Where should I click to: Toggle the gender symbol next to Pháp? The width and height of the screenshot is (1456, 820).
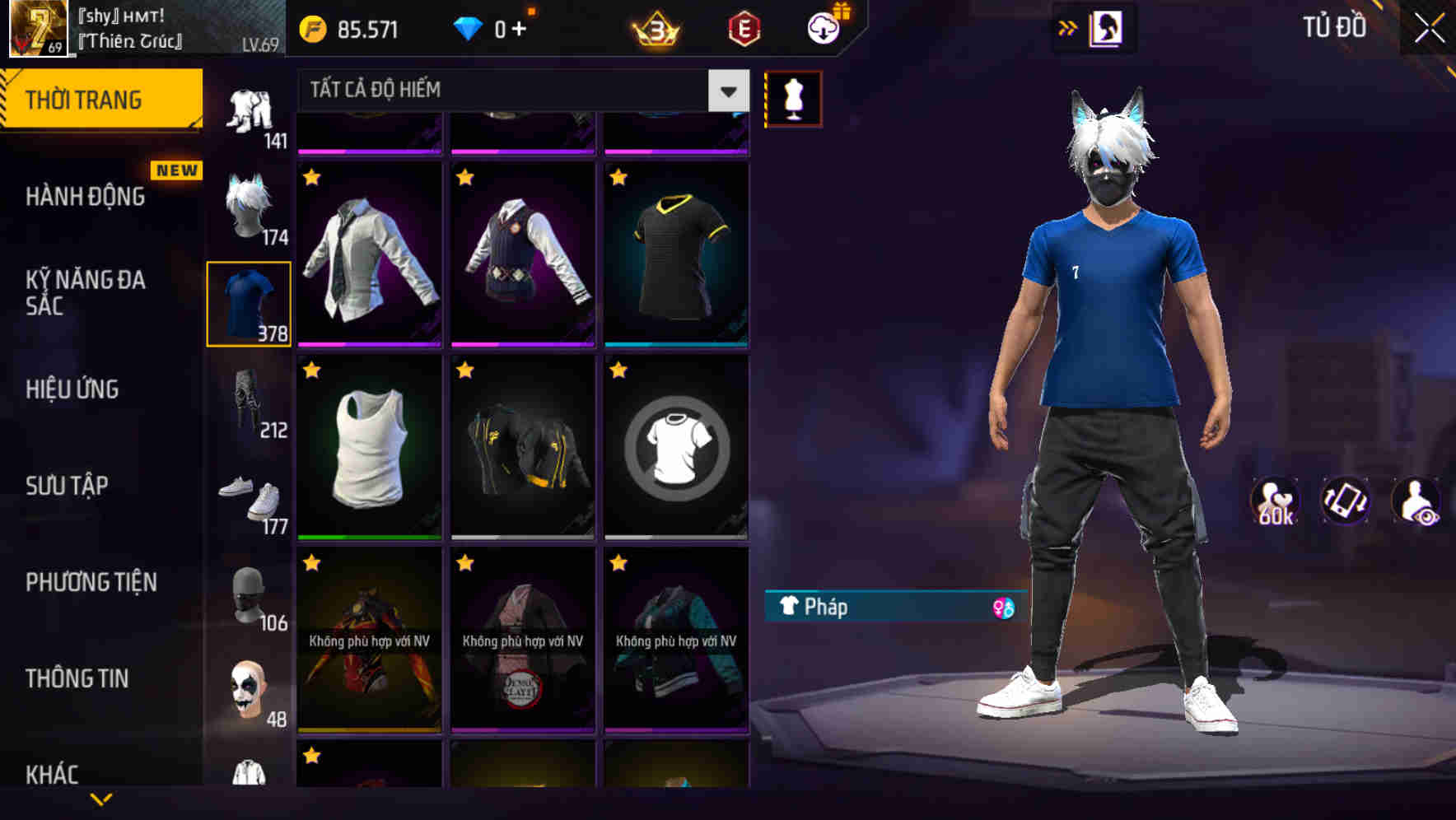tap(1003, 608)
